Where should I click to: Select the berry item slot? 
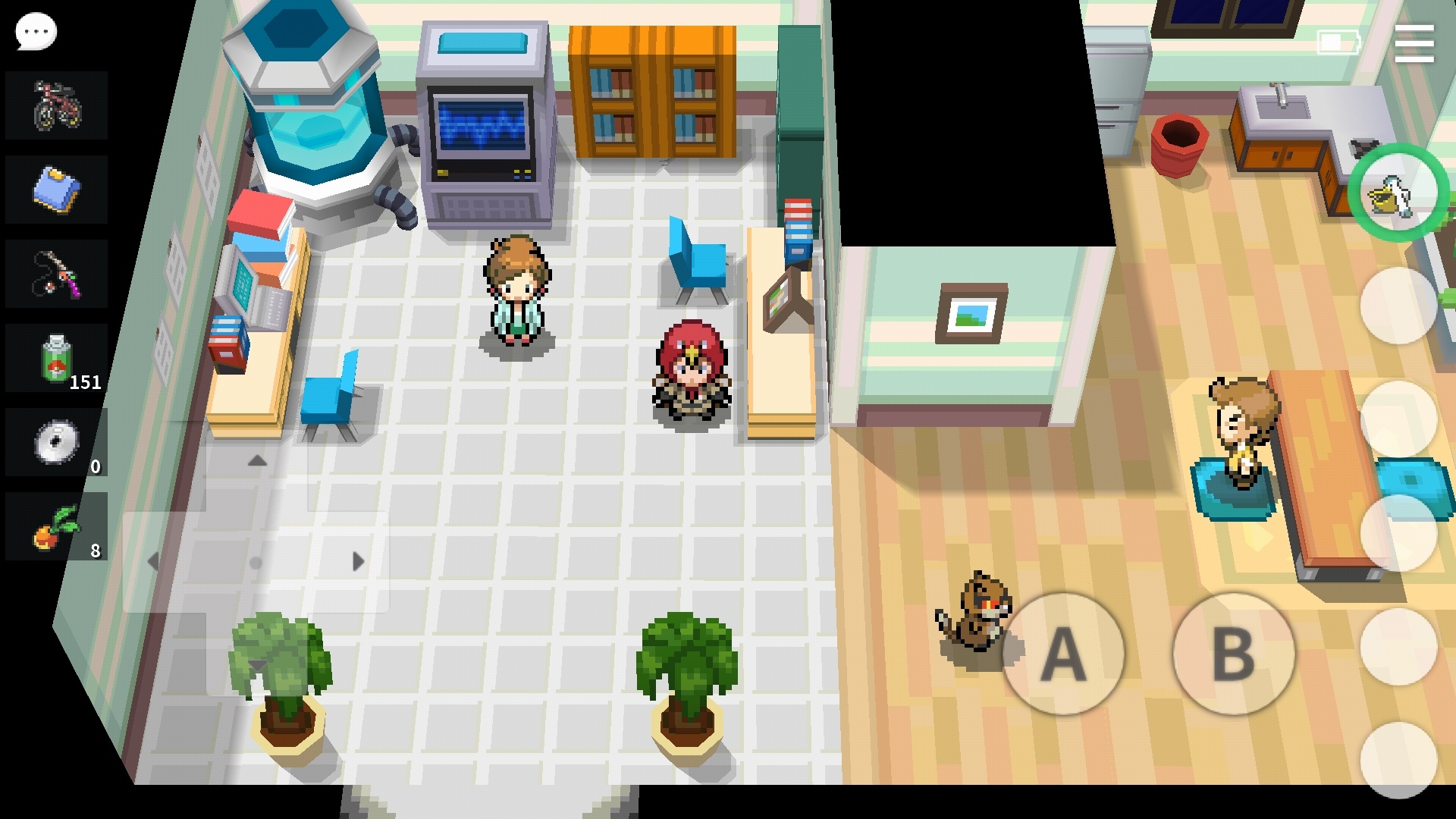click(x=57, y=527)
